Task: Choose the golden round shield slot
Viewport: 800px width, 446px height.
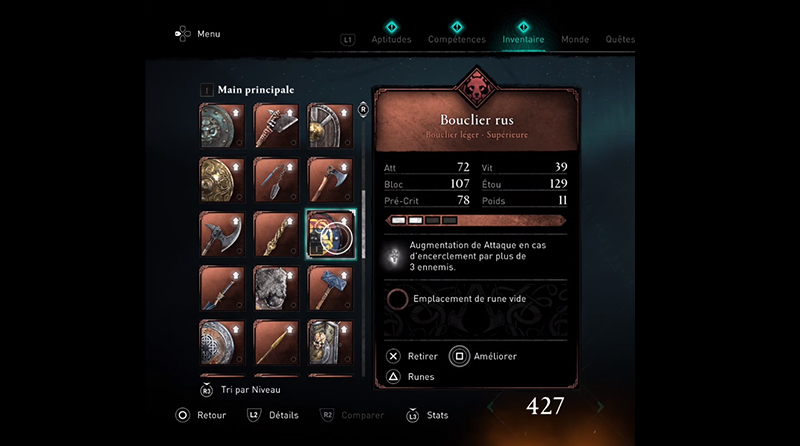Action: (x=221, y=180)
